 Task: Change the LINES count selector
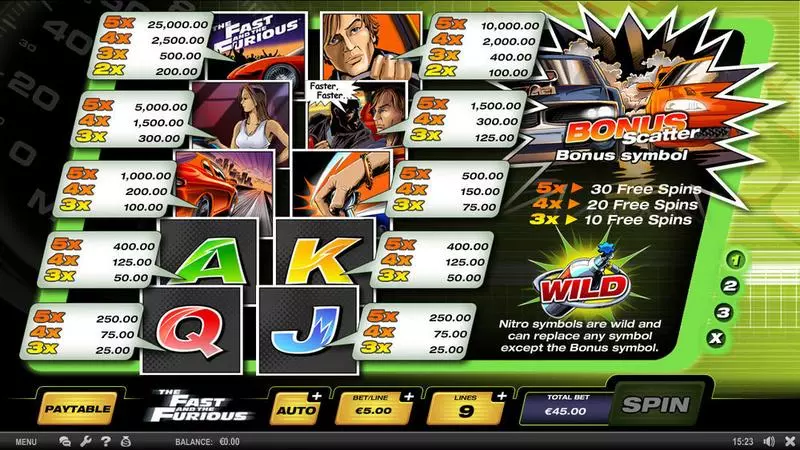click(465, 407)
